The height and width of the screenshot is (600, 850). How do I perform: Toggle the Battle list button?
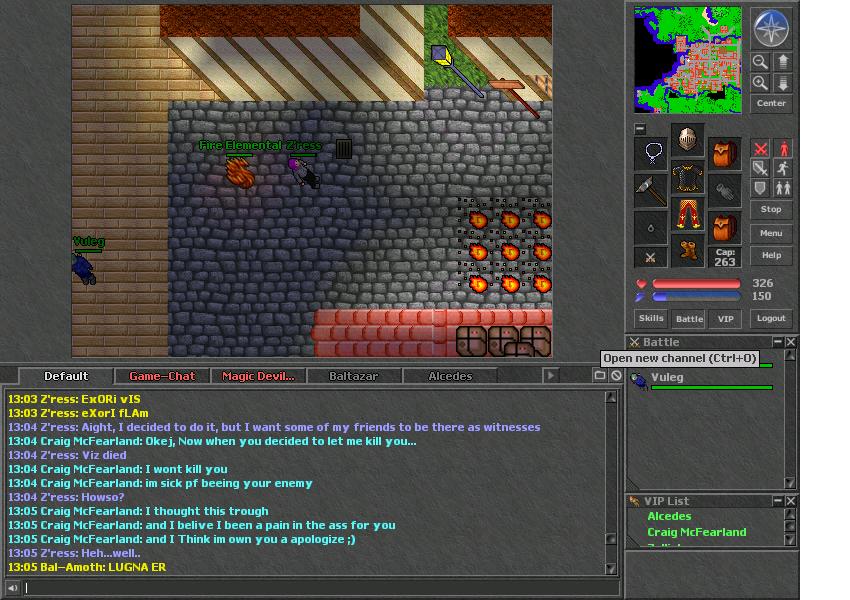click(689, 318)
